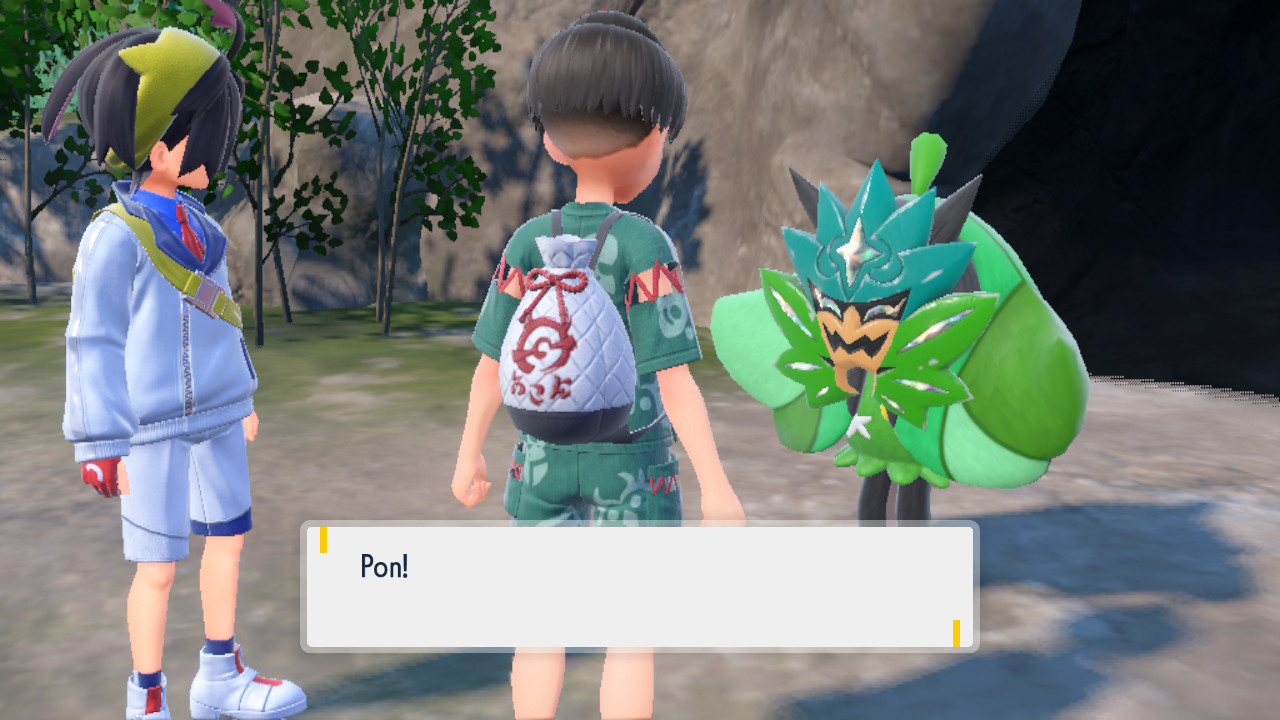Advance the "Pon!" dialogue box
1280x720 pixels.
(x=640, y=587)
